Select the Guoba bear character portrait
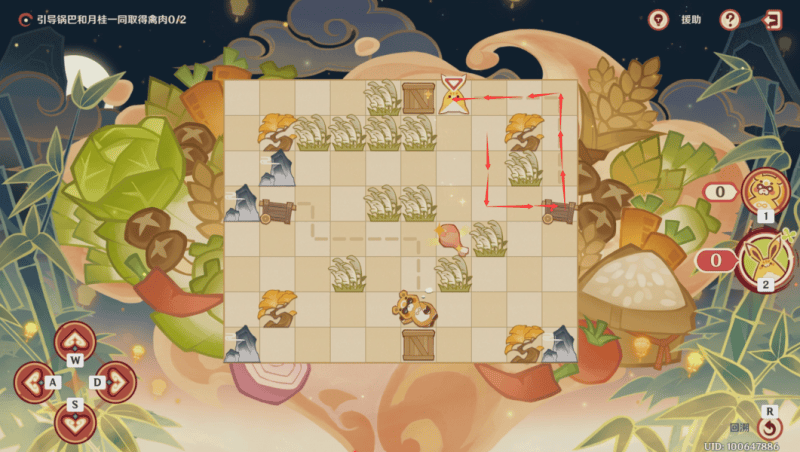Screen dimensions: 800x452 point(763,191)
